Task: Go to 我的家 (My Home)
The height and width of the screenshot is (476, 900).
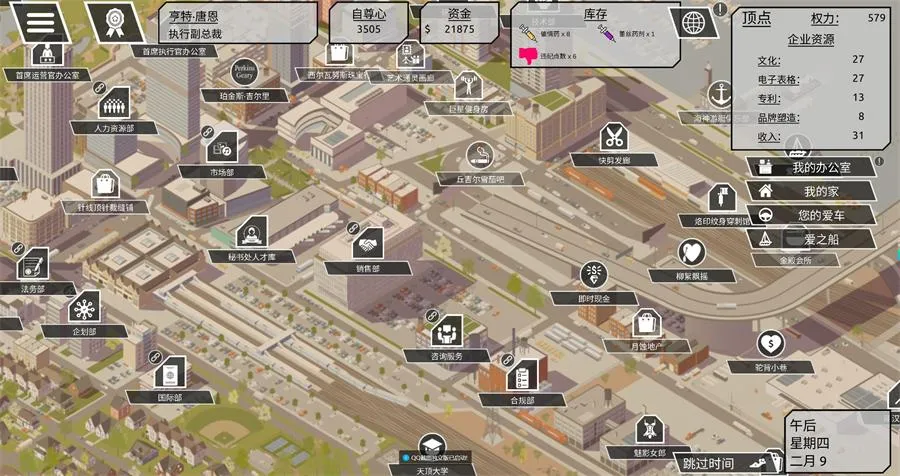Action: (x=811, y=191)
